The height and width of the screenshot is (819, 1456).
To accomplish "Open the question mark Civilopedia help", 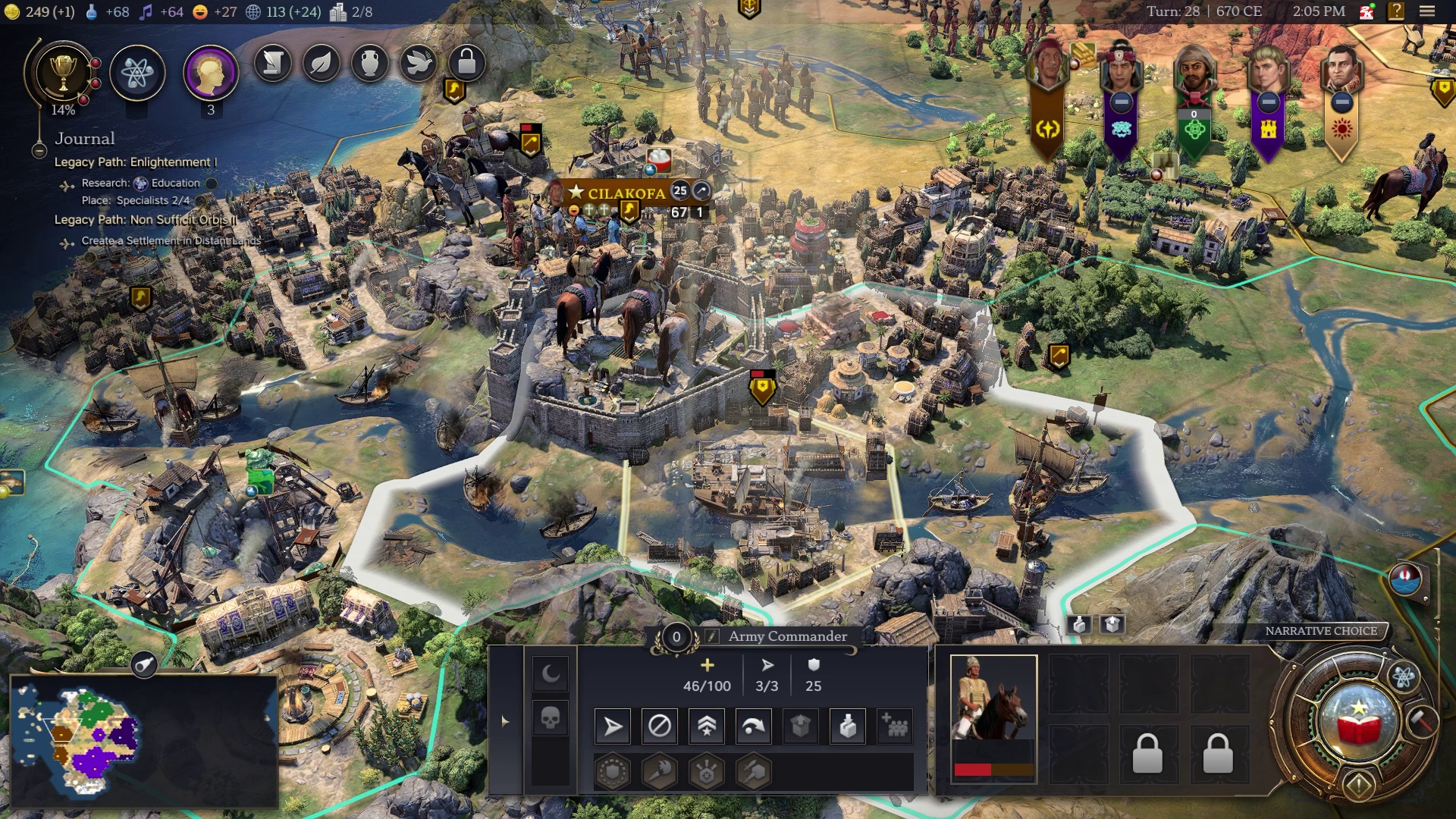I will 1396,11.
